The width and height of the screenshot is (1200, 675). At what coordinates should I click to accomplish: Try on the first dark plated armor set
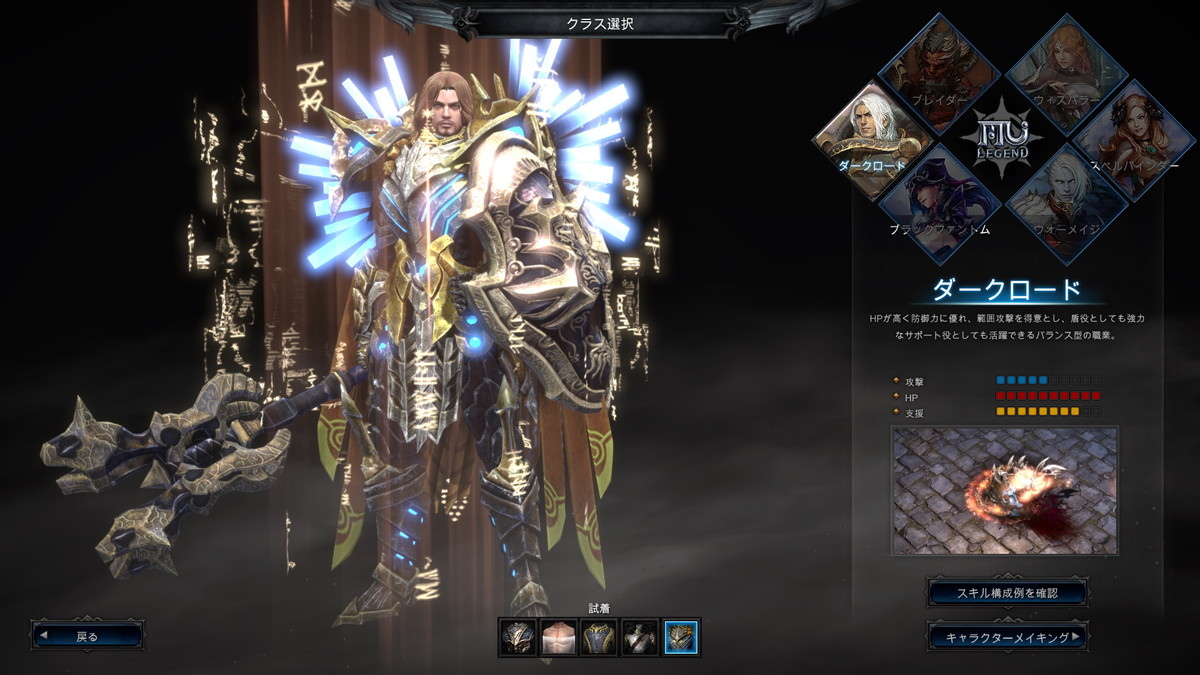click(518, 637)
